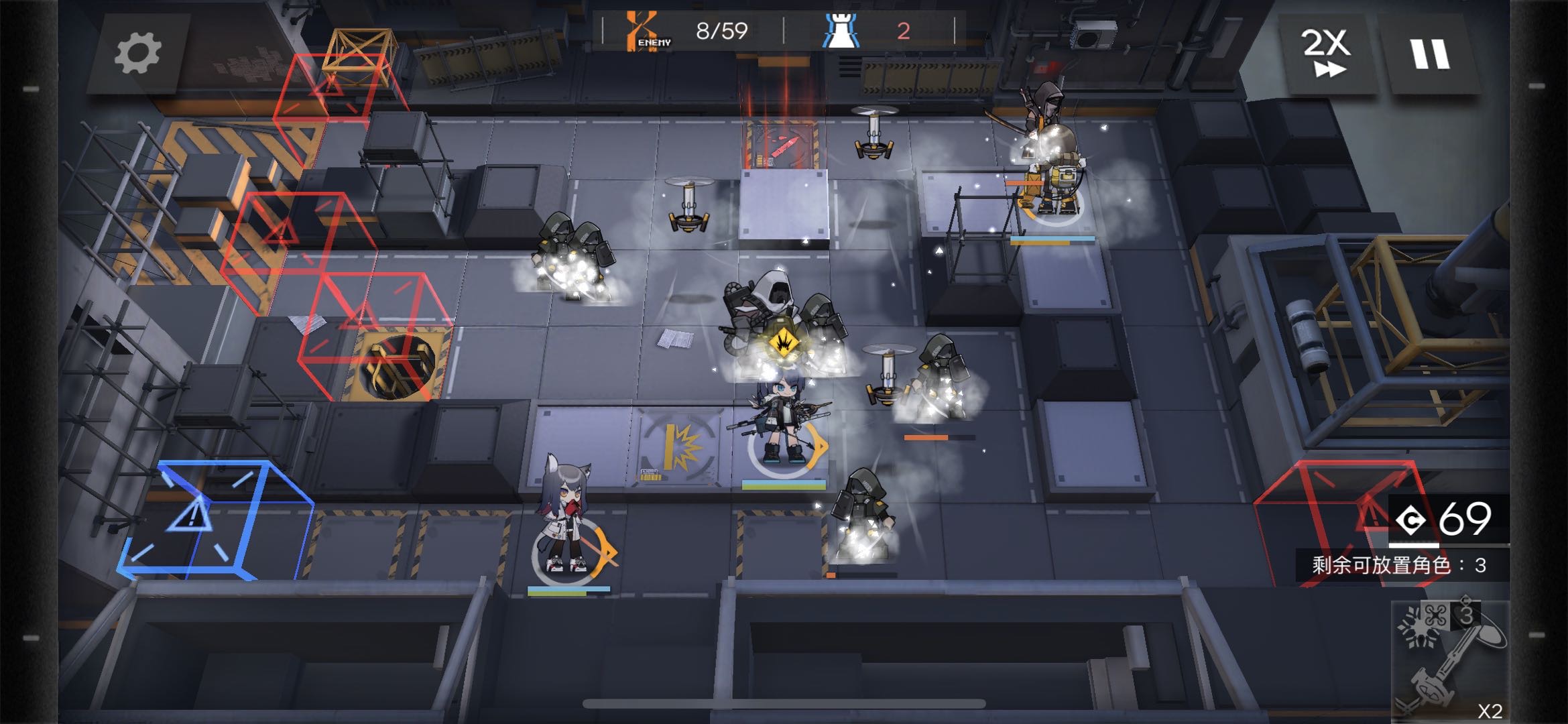The height and width of the screenshot is (724, 1568).
Task: Toggle the 2X battle speed
Action: (x=1325, y=54)
